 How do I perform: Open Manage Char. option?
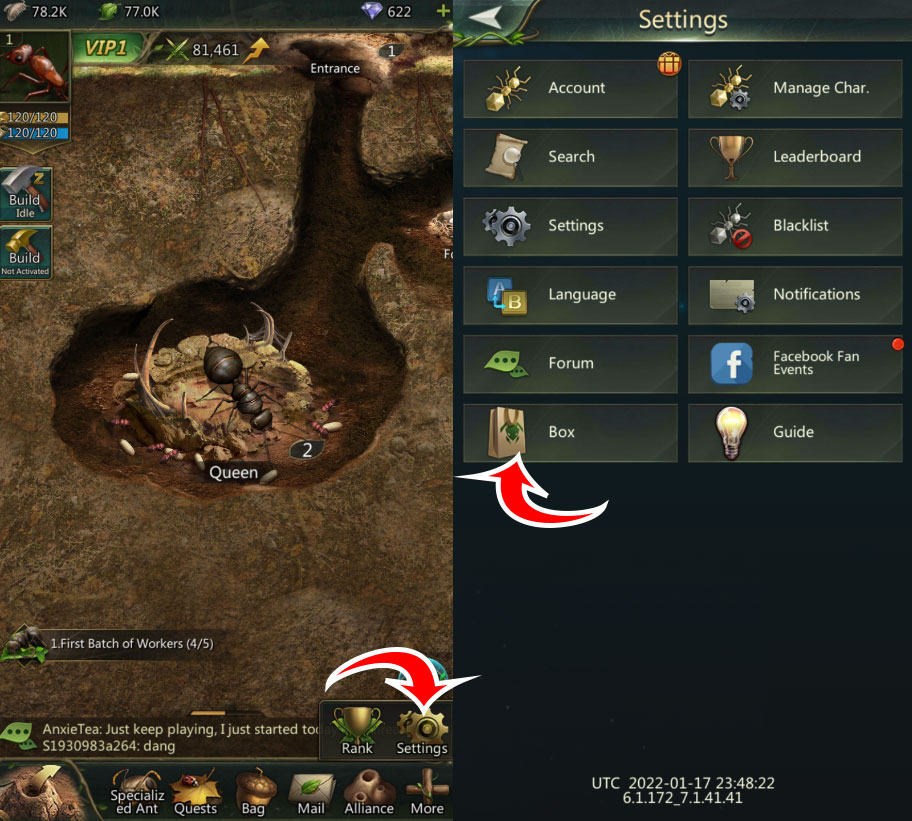(x=795, y=88)
